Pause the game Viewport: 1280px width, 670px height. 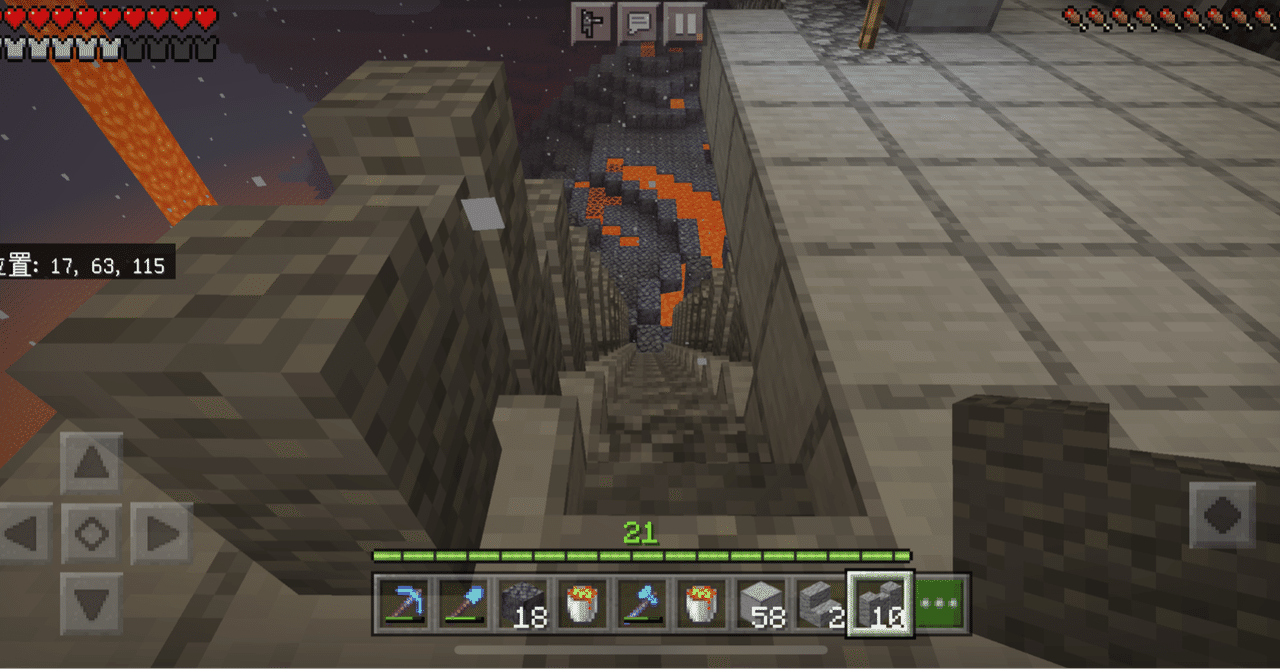coord(685,22)
